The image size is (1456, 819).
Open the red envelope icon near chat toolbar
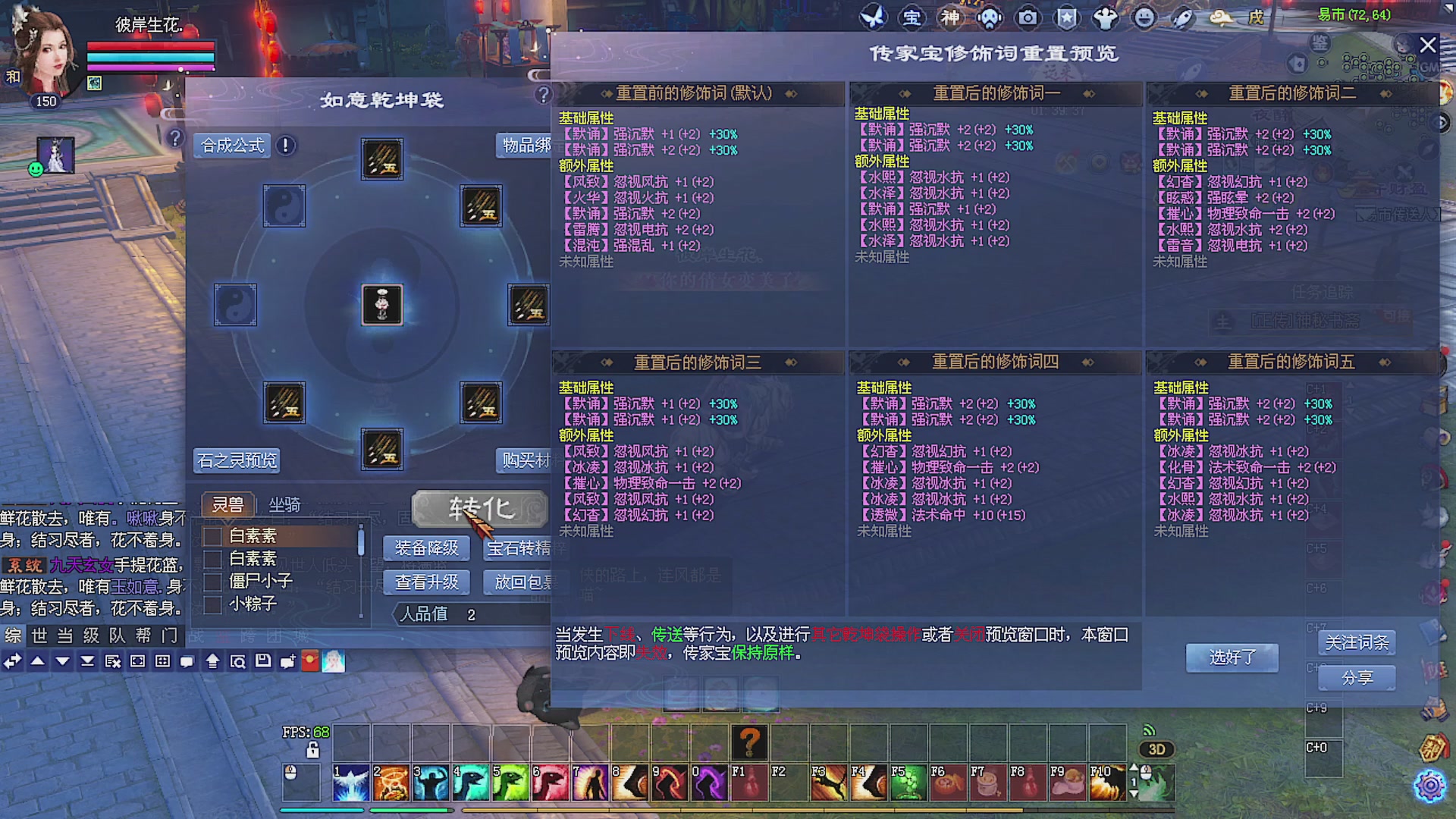point(309,661)
